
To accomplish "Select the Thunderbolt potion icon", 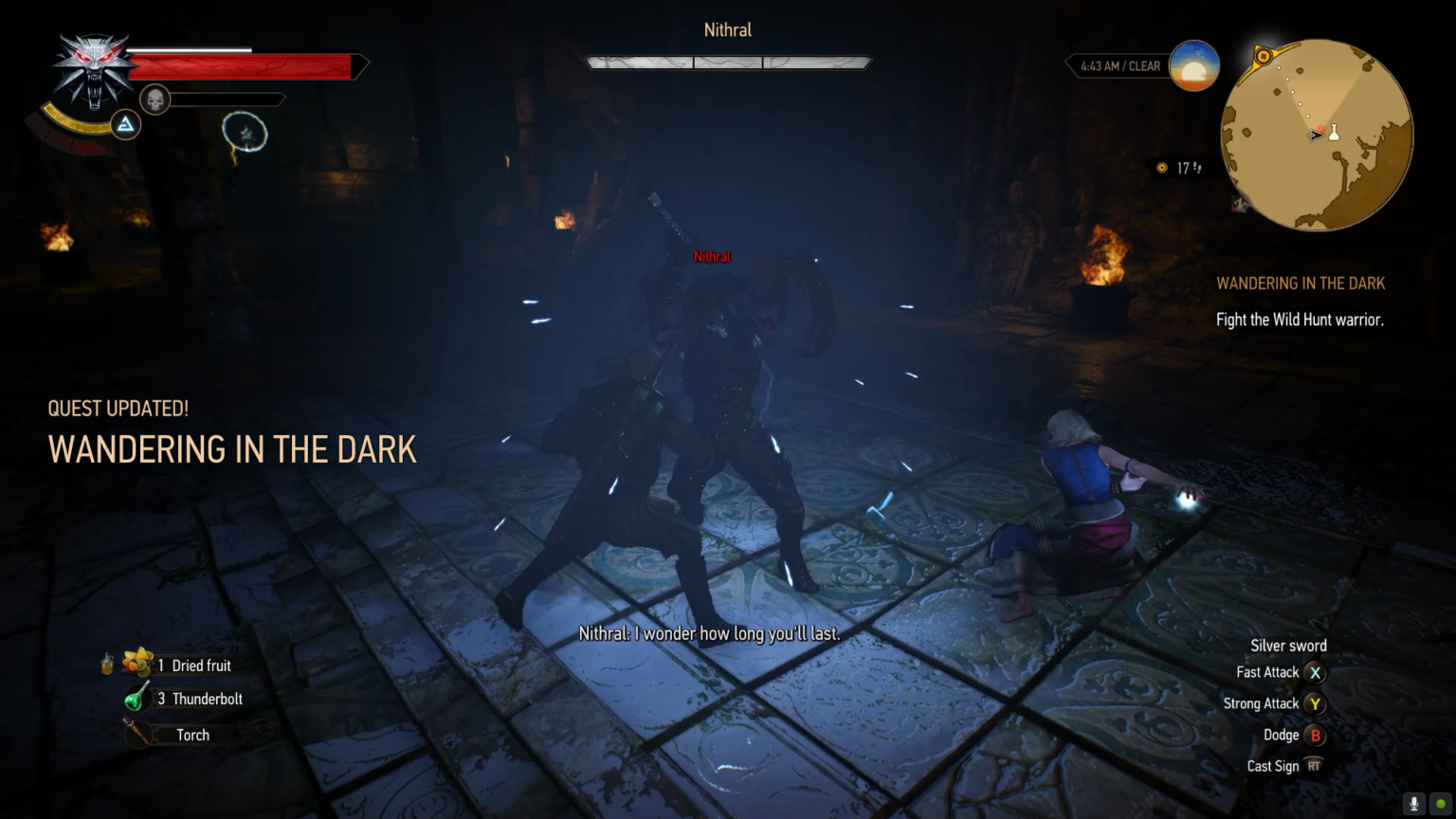I will coord(136,699).
